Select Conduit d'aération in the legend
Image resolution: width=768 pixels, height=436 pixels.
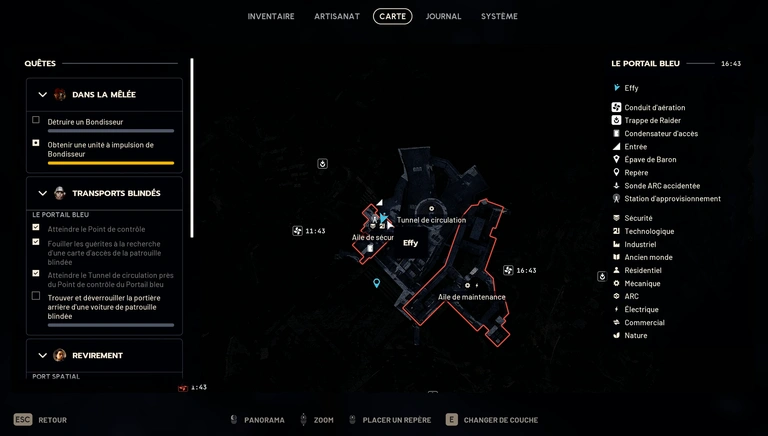click(x=654, y=107)
